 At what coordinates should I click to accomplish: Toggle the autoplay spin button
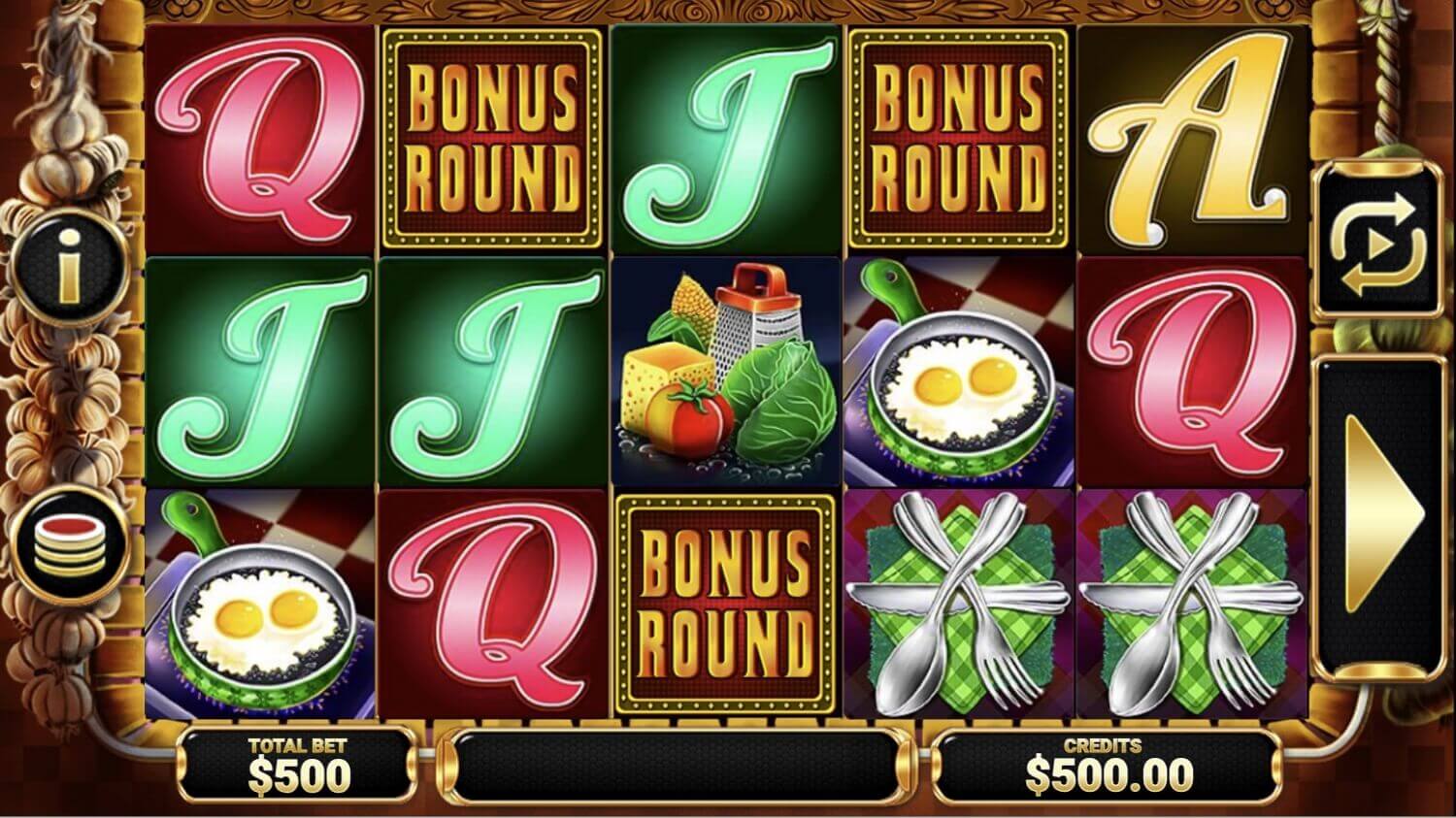point(1376,243)
